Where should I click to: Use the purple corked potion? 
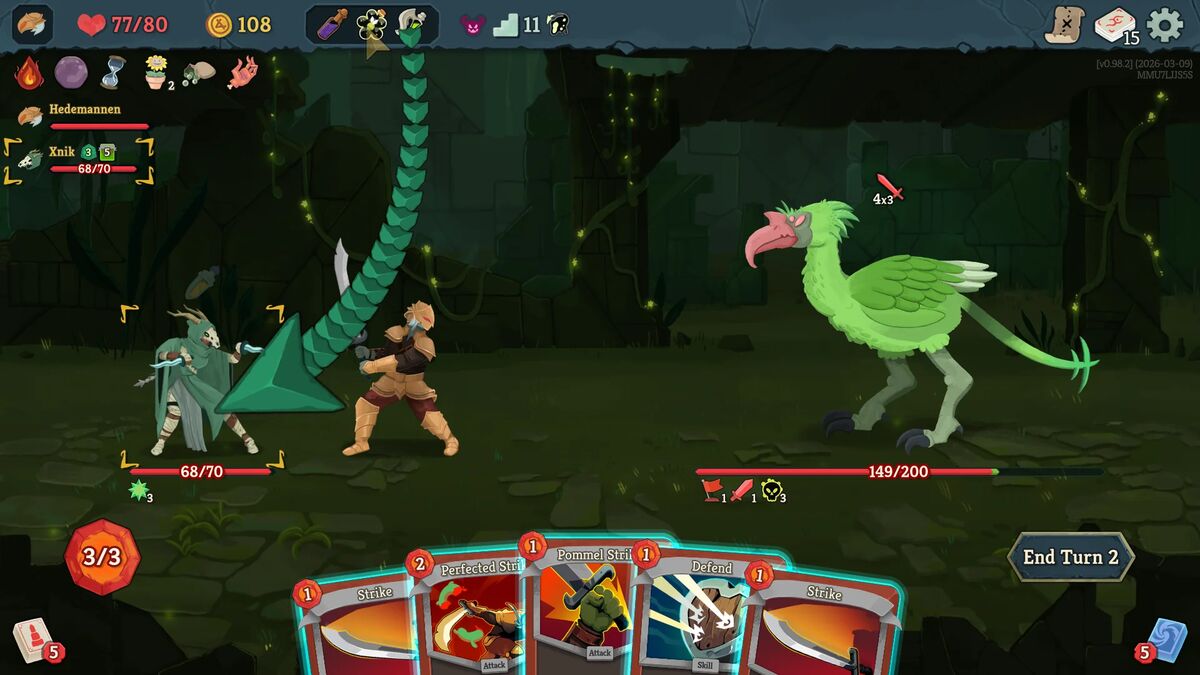pyautogui.click(x=332, y=25)
